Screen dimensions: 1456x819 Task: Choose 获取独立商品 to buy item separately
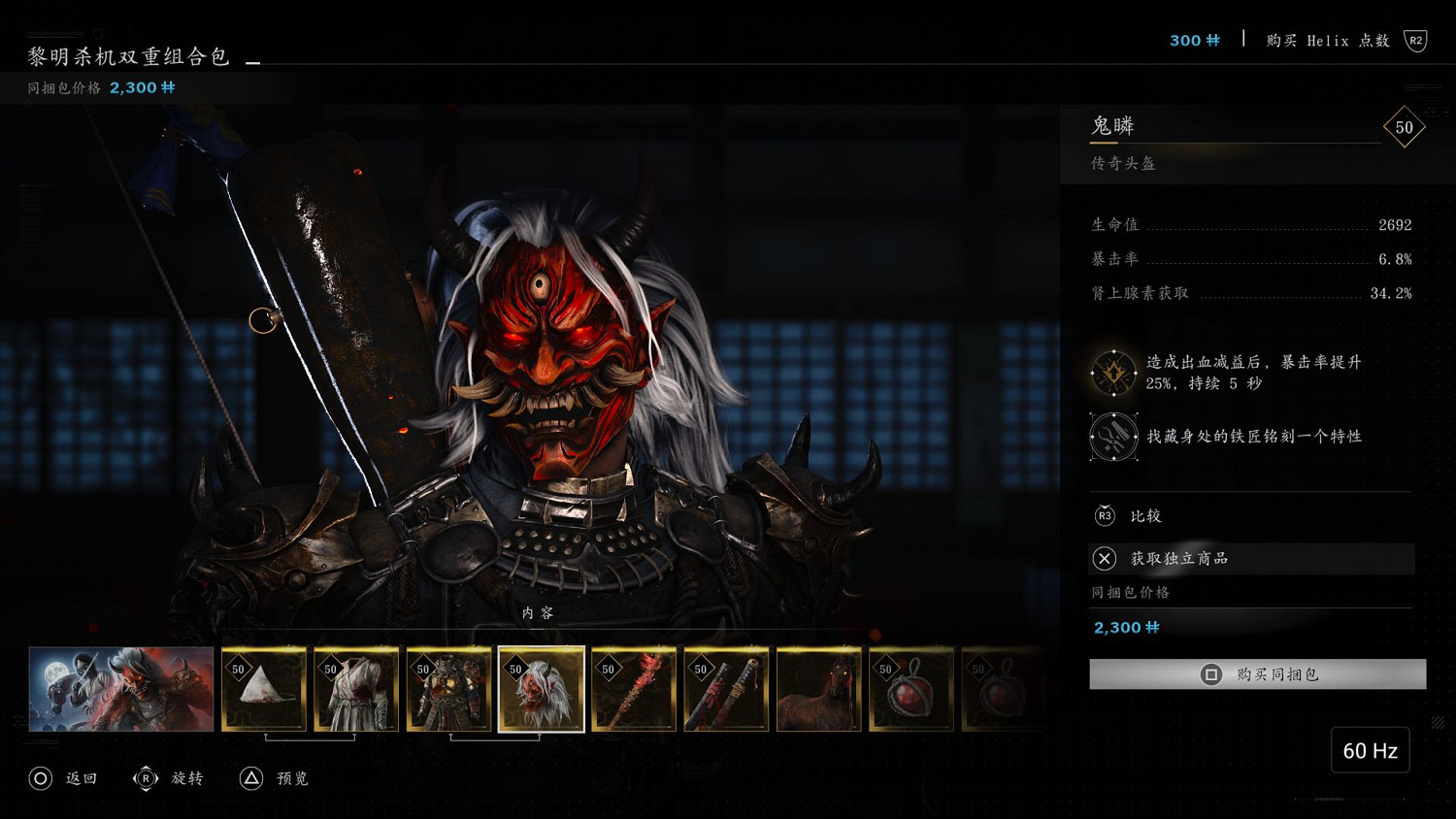1251,558
